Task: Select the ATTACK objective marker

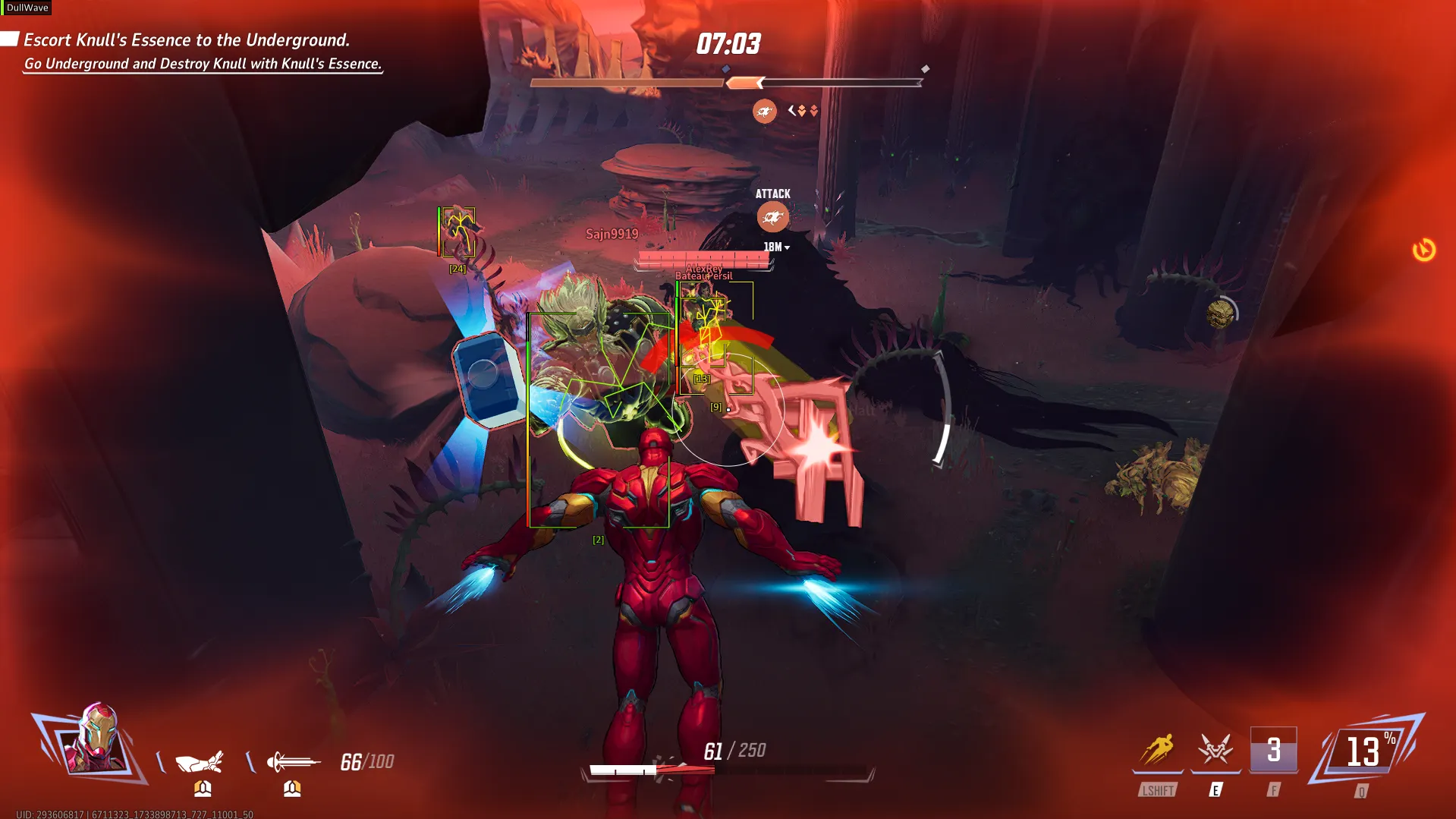Action: coord(772,217)
